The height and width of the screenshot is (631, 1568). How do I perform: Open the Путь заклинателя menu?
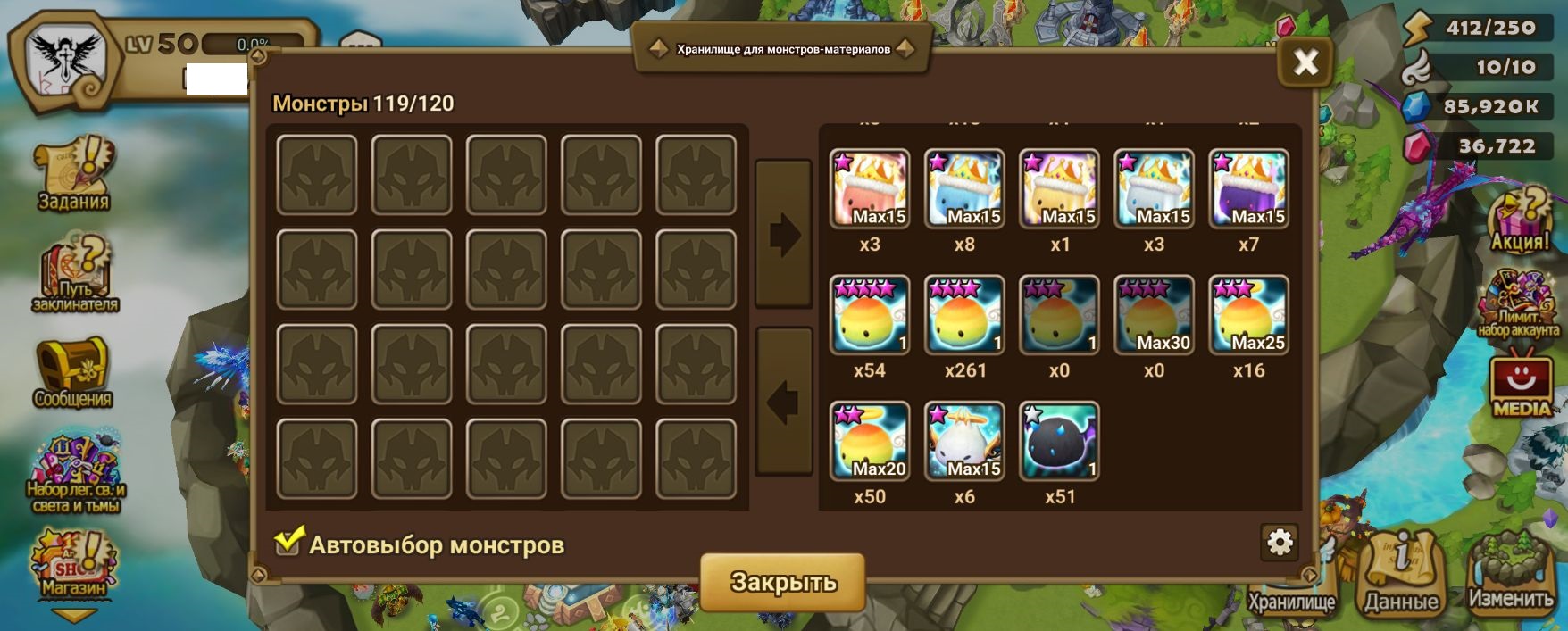[75, 274]
